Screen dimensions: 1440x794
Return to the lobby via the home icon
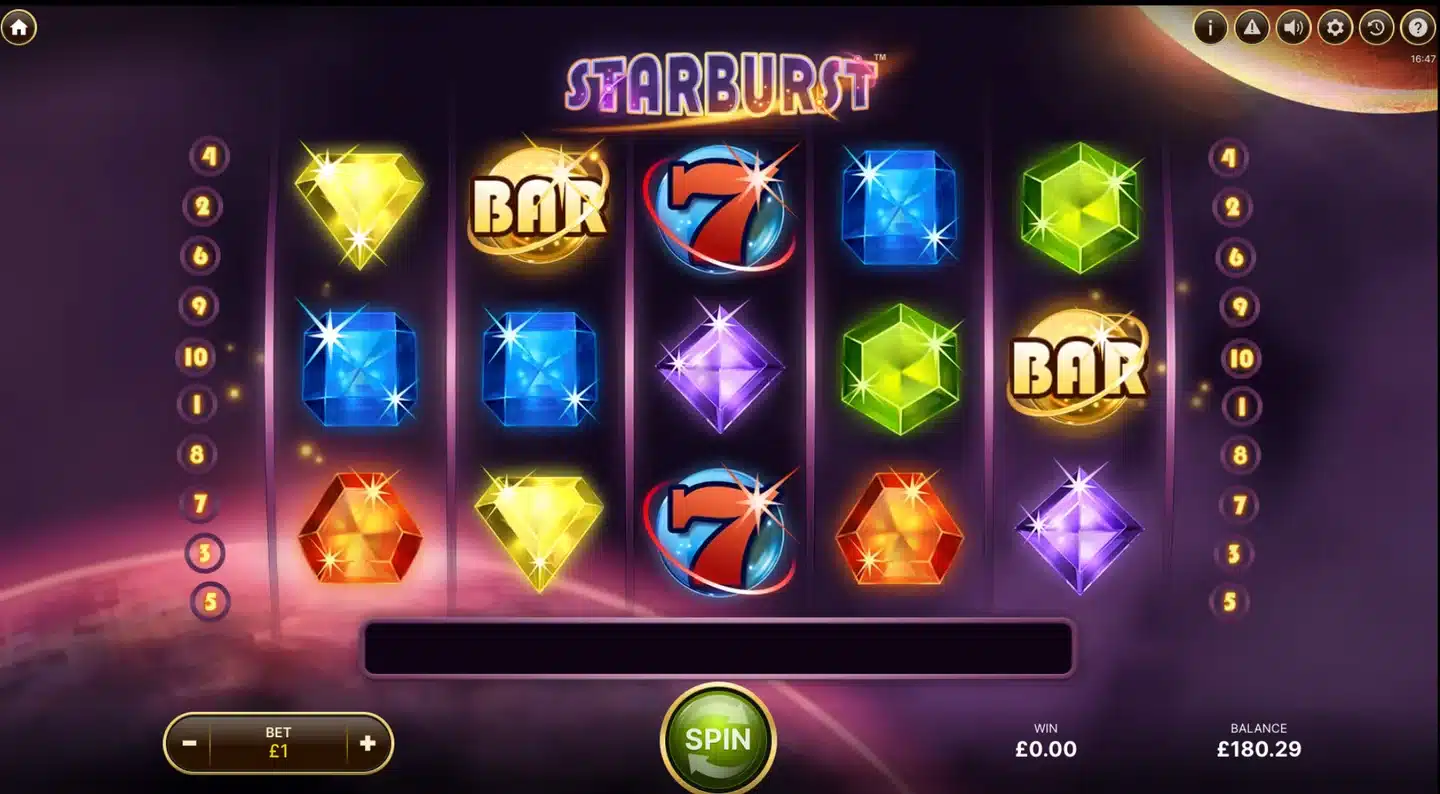[x=19, y=28]
